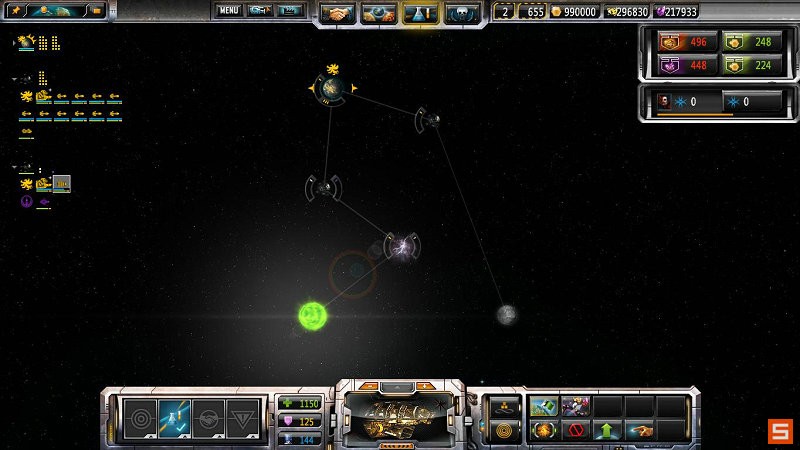
Task: Select the pointing hand command icon
Action: (x=638, y=431)
